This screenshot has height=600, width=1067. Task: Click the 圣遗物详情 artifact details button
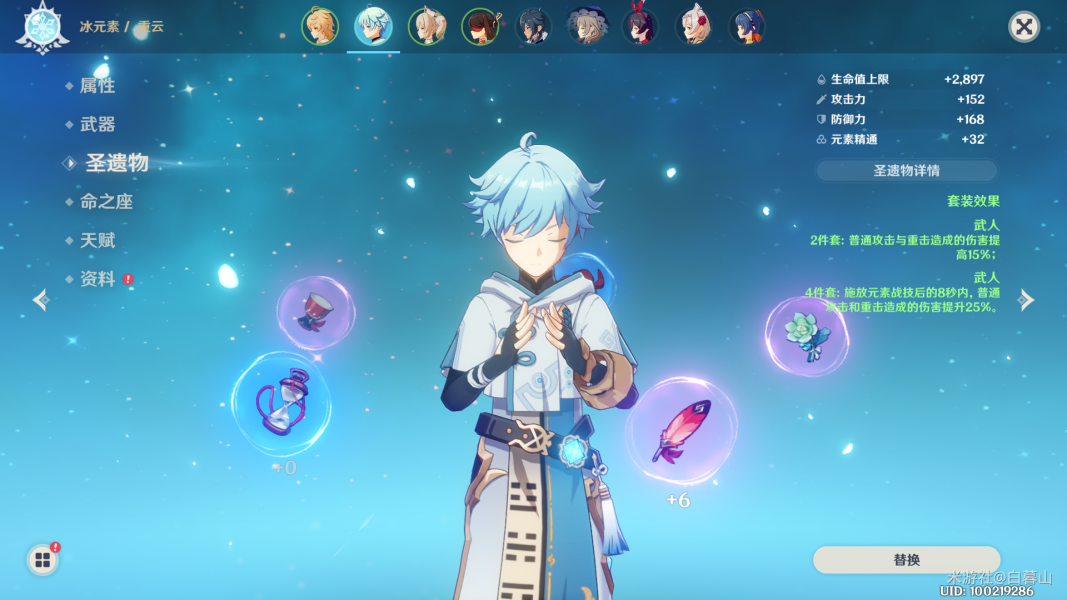pos(906,171)
